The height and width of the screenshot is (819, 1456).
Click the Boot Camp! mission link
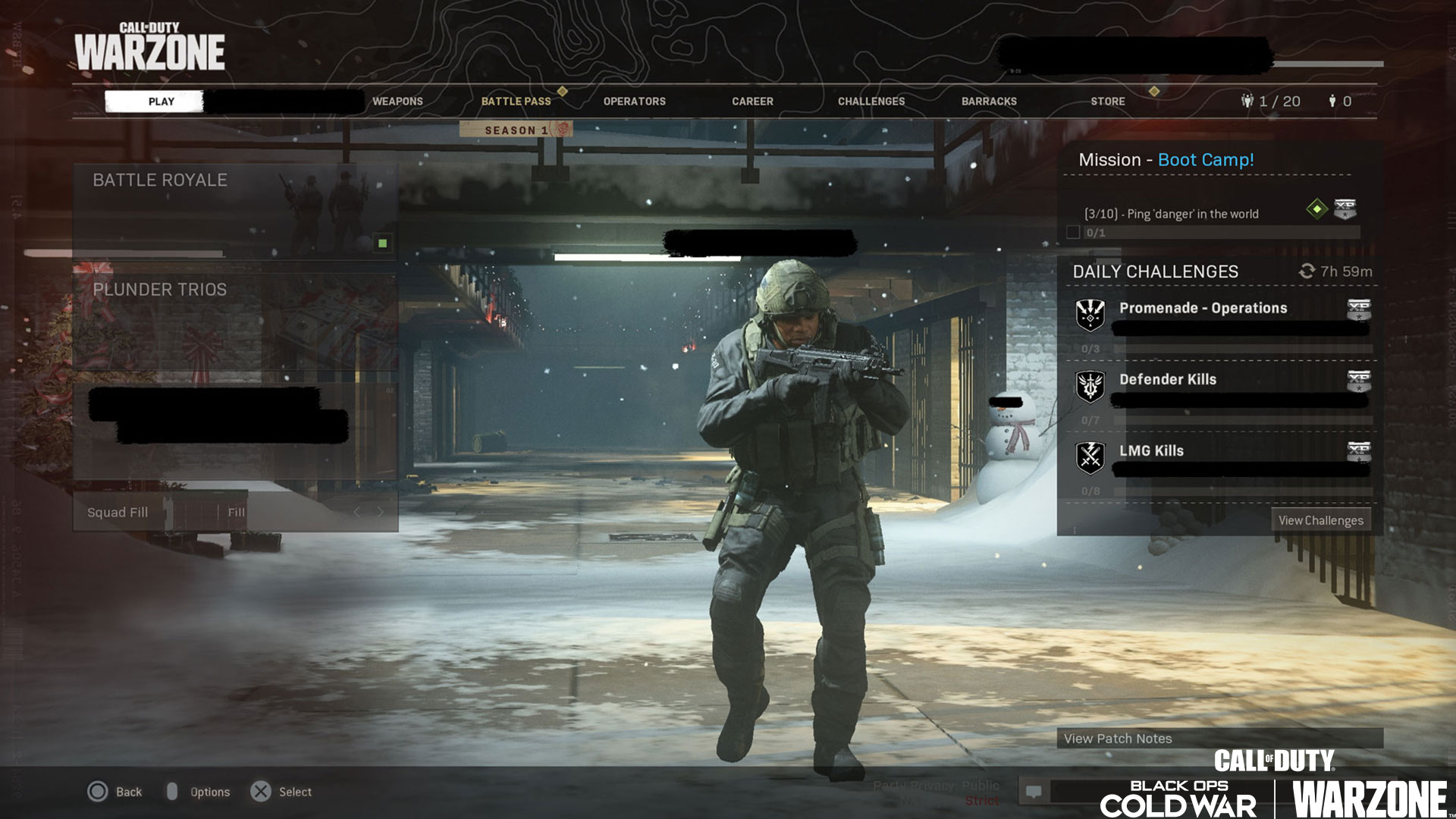point(1206,160)
